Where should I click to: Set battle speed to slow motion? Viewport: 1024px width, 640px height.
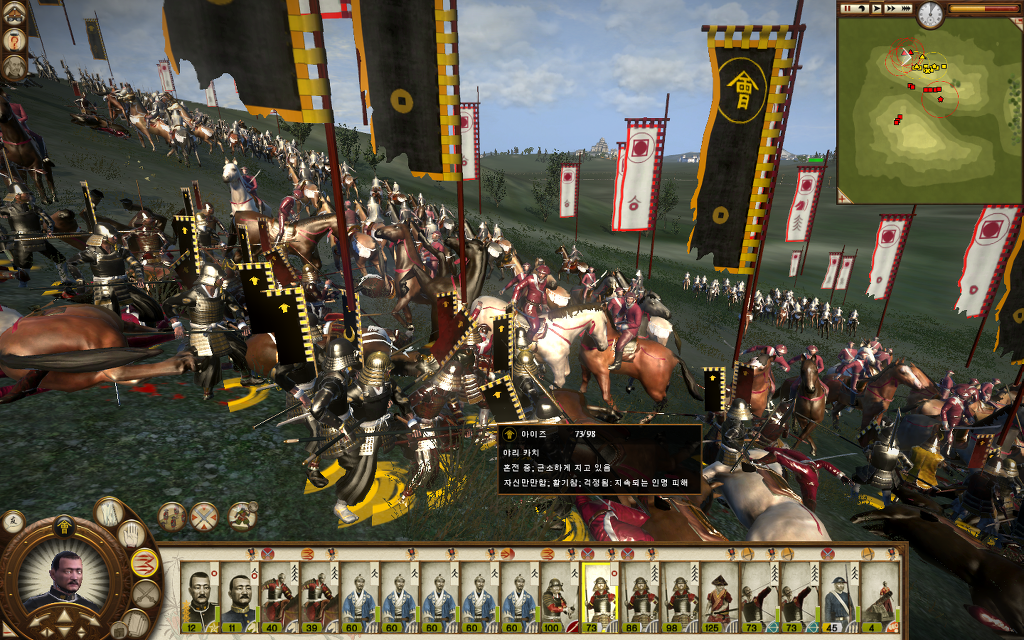click(x=862, y=9)
